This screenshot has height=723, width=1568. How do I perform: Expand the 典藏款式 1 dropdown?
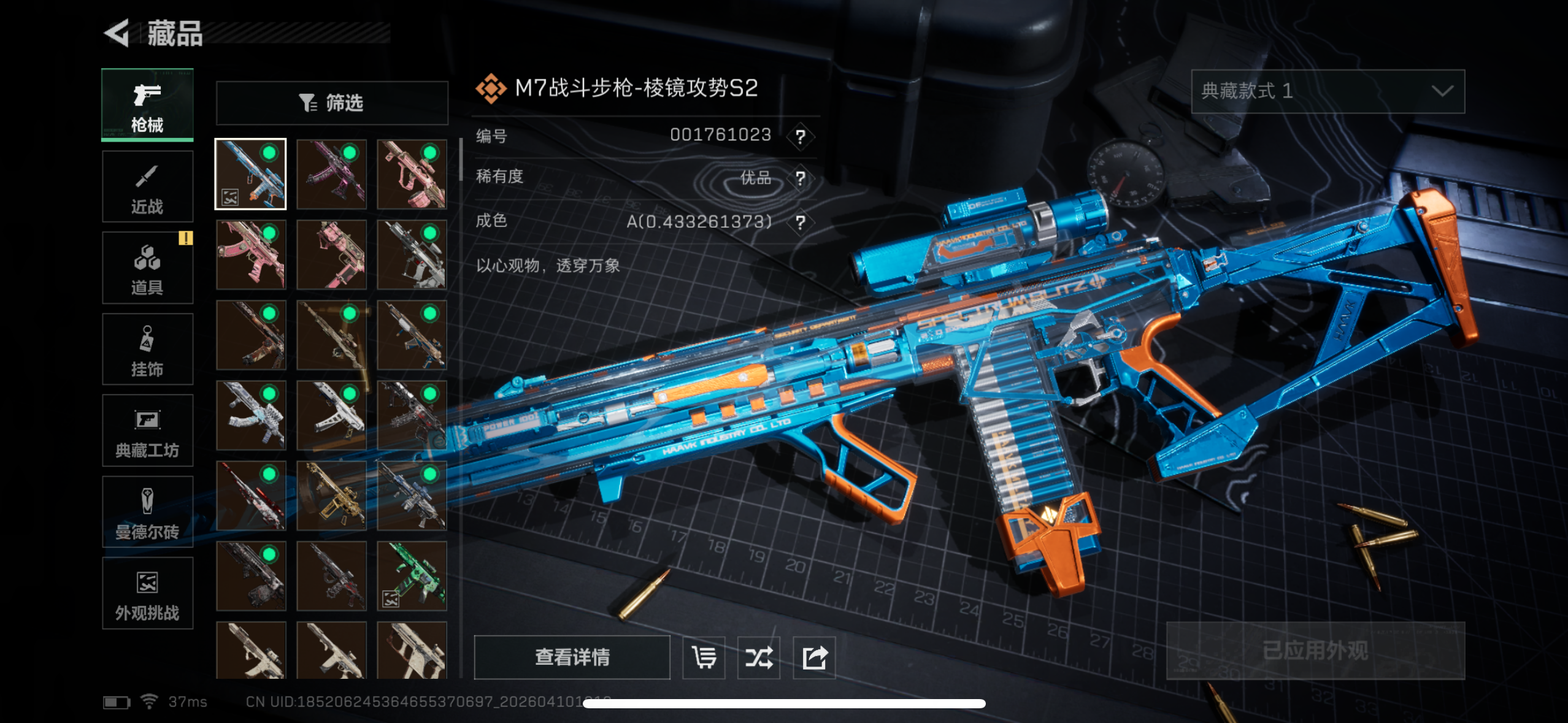(x=1328, y=91)
